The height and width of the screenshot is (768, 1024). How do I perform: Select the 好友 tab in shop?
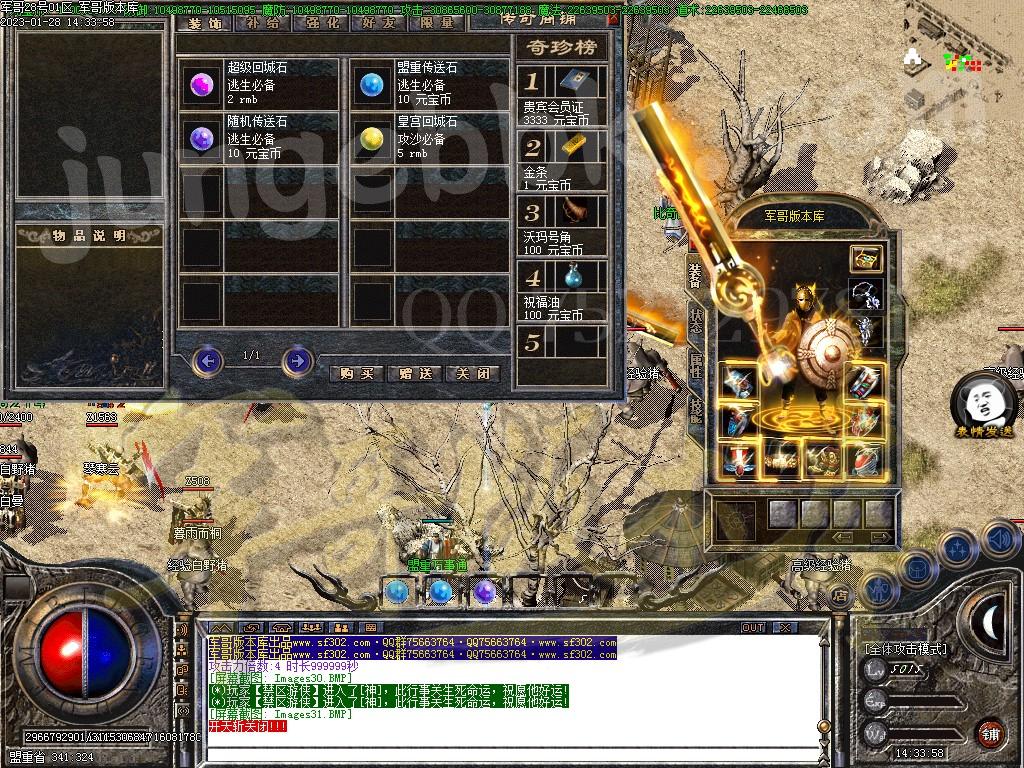(x=379, y=22)
